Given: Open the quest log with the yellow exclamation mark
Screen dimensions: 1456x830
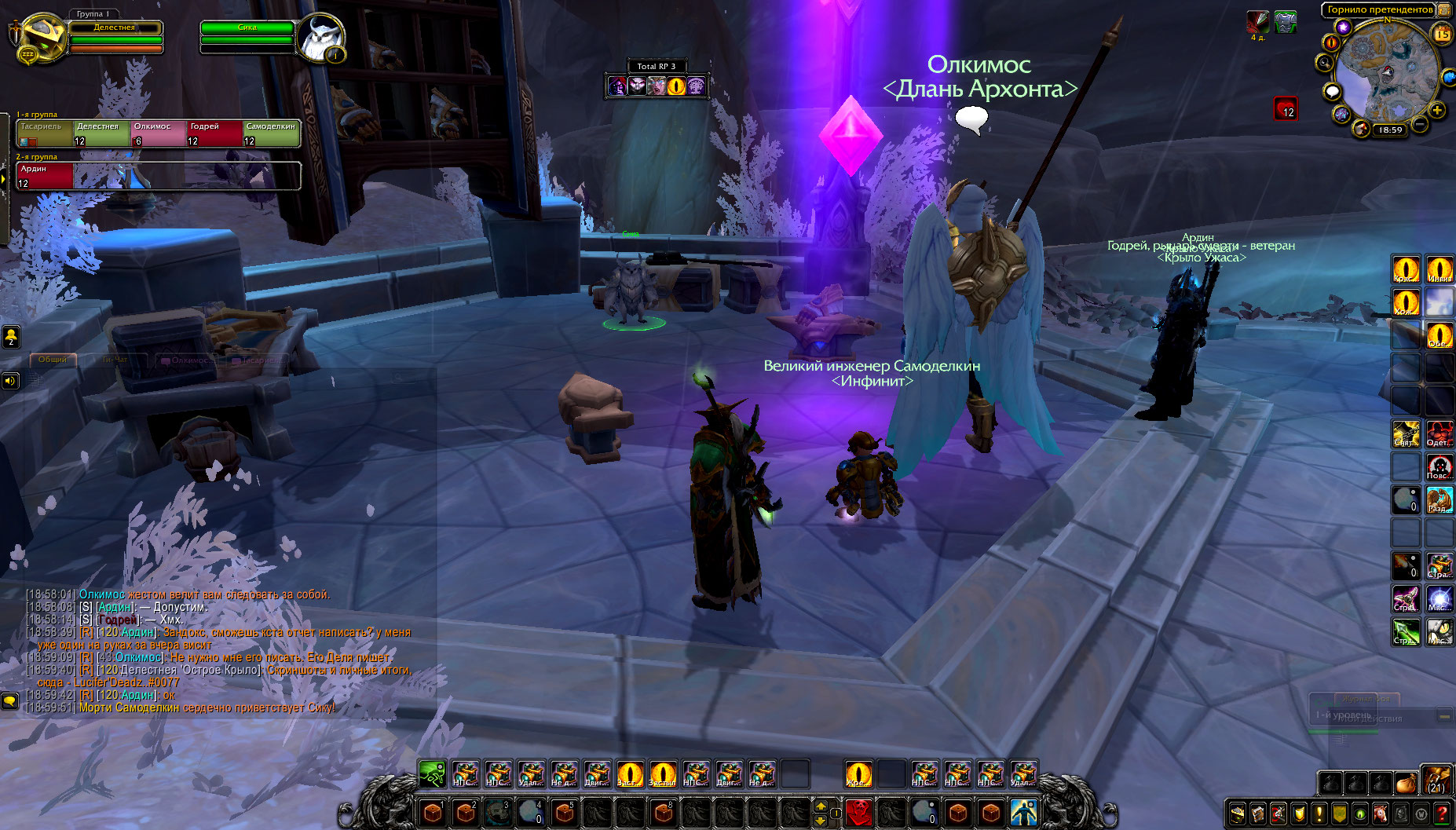Looking at the screenshot, I should tap(1319, 814).
